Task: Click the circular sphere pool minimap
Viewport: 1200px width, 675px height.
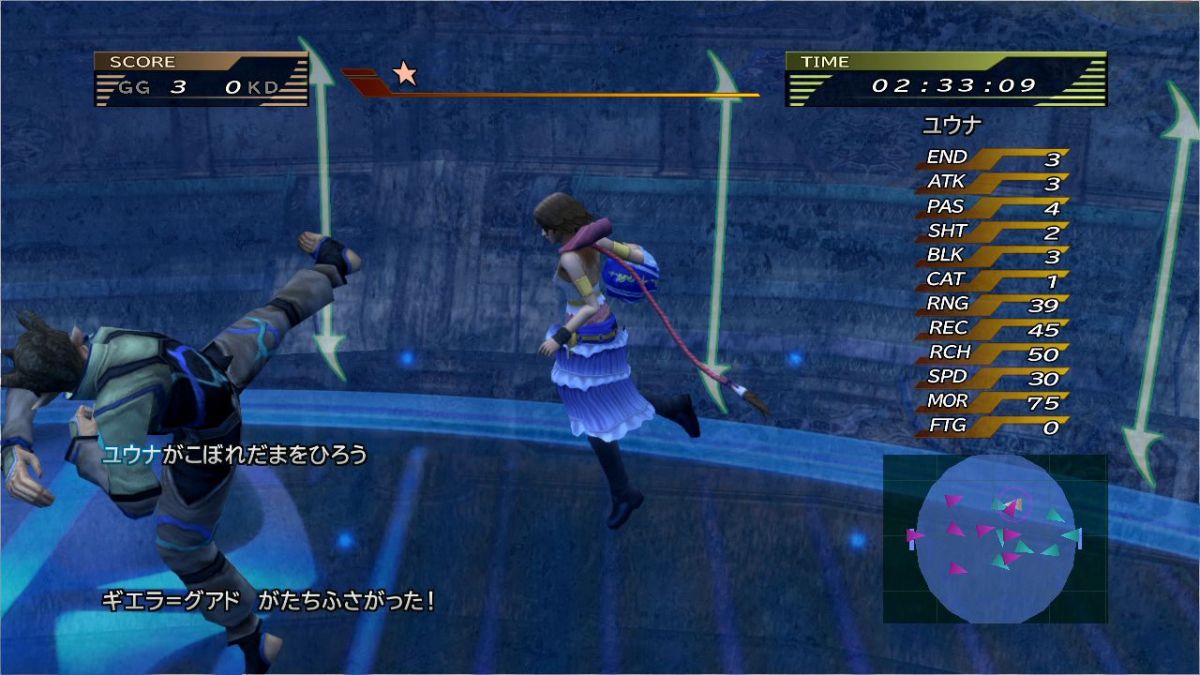Action: coord(995,538)
